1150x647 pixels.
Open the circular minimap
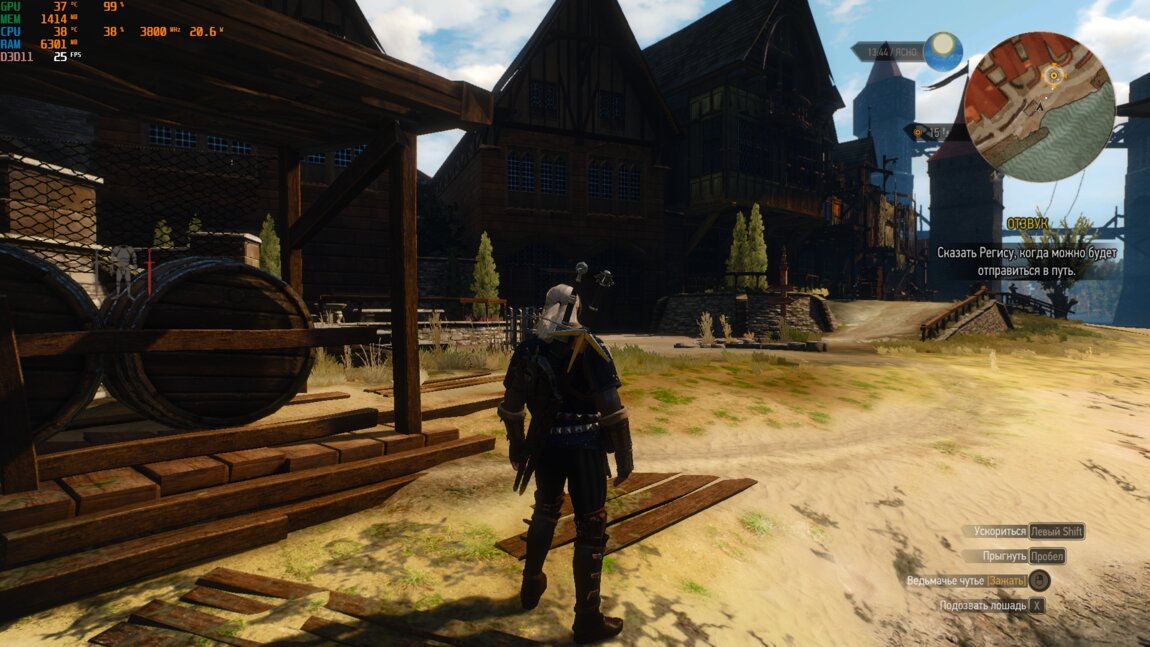point(1039,106)
